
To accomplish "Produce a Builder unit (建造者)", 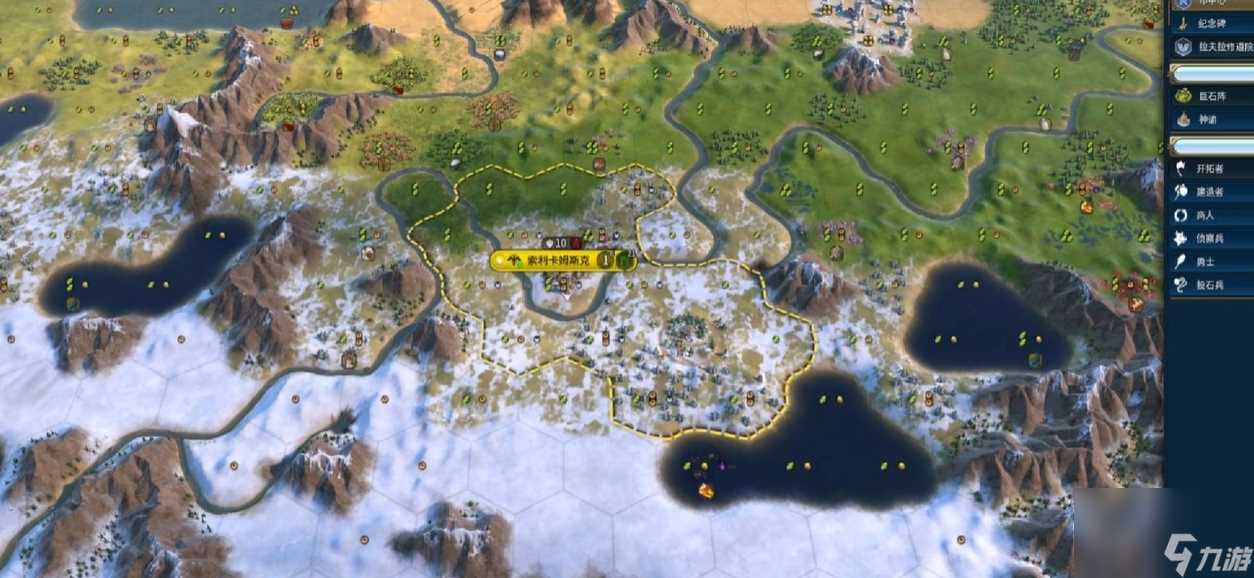I will click(1210, 191).
